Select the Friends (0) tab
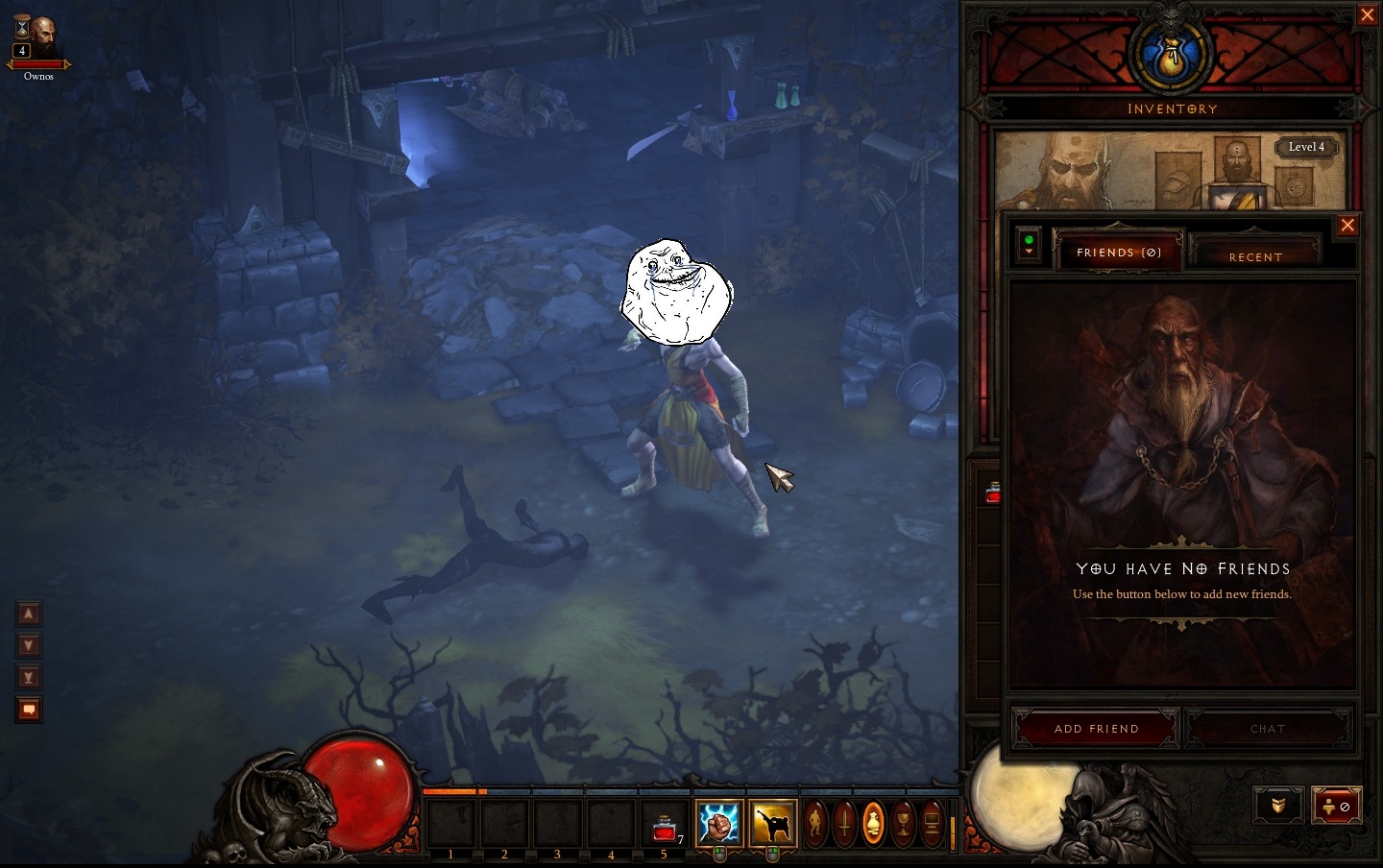Screen dimensions: 1383x868 point(1119,253)
